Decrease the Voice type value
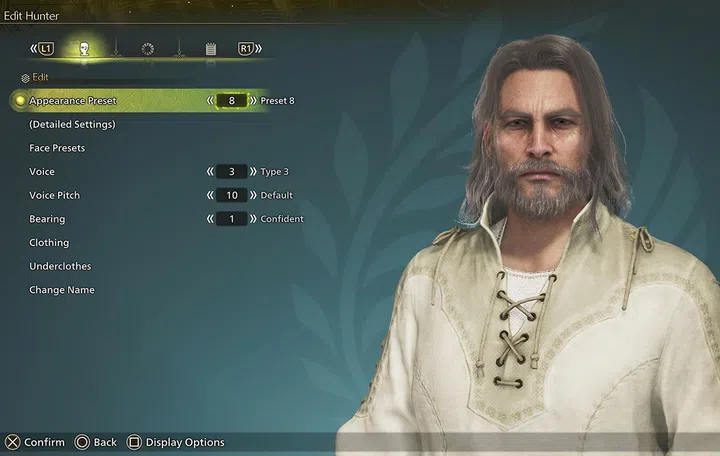 (x=210, y=172)
